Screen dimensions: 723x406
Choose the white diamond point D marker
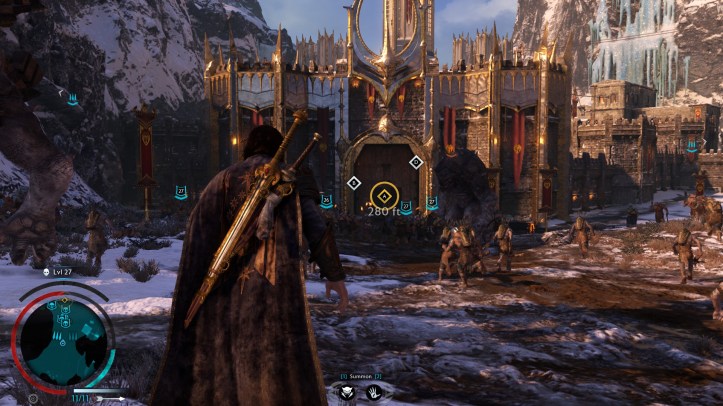(416, 162)
